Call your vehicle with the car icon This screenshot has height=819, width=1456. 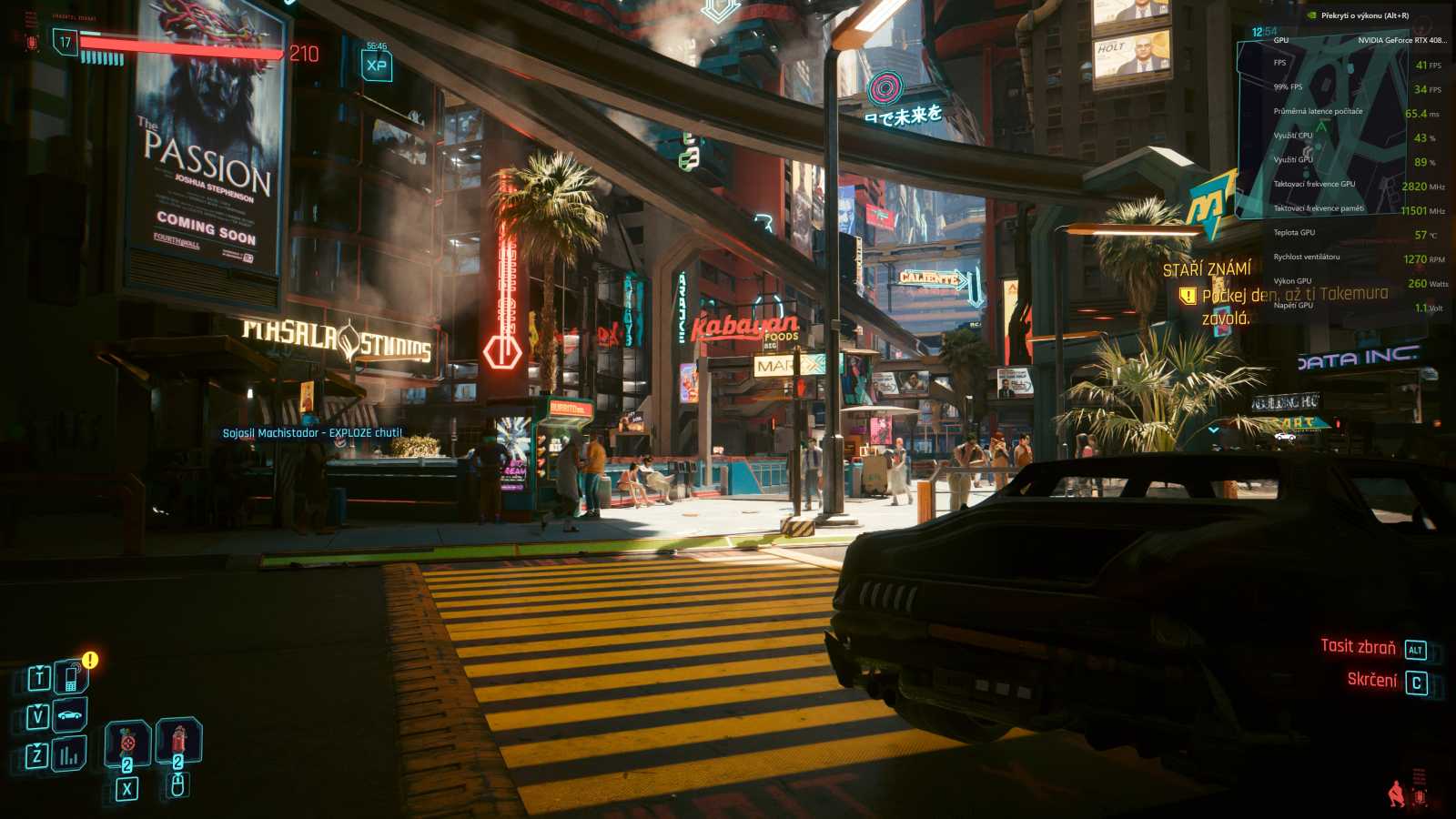70,715
